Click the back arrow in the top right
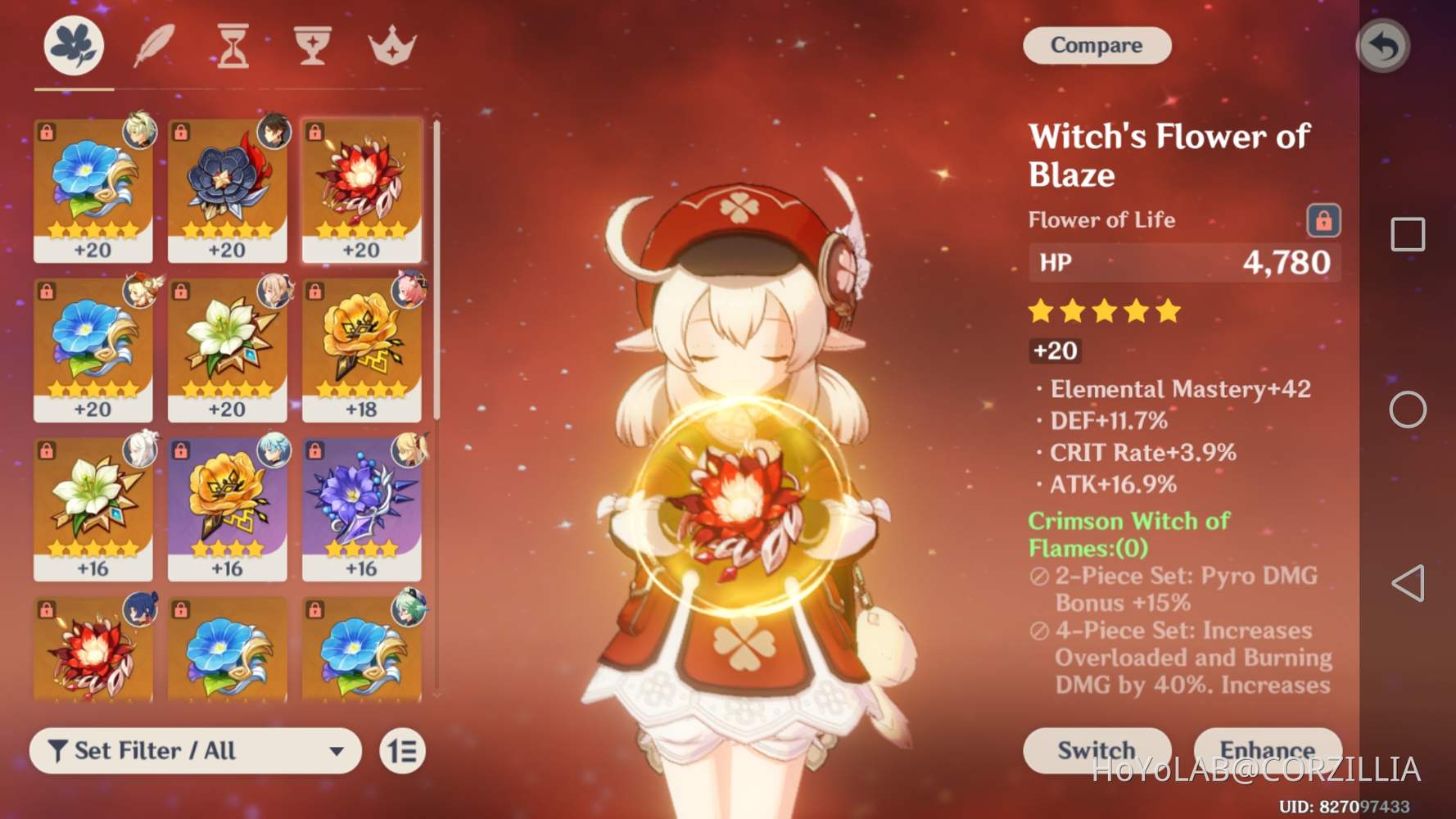1456x819 pixels. tap(1383, 47)
